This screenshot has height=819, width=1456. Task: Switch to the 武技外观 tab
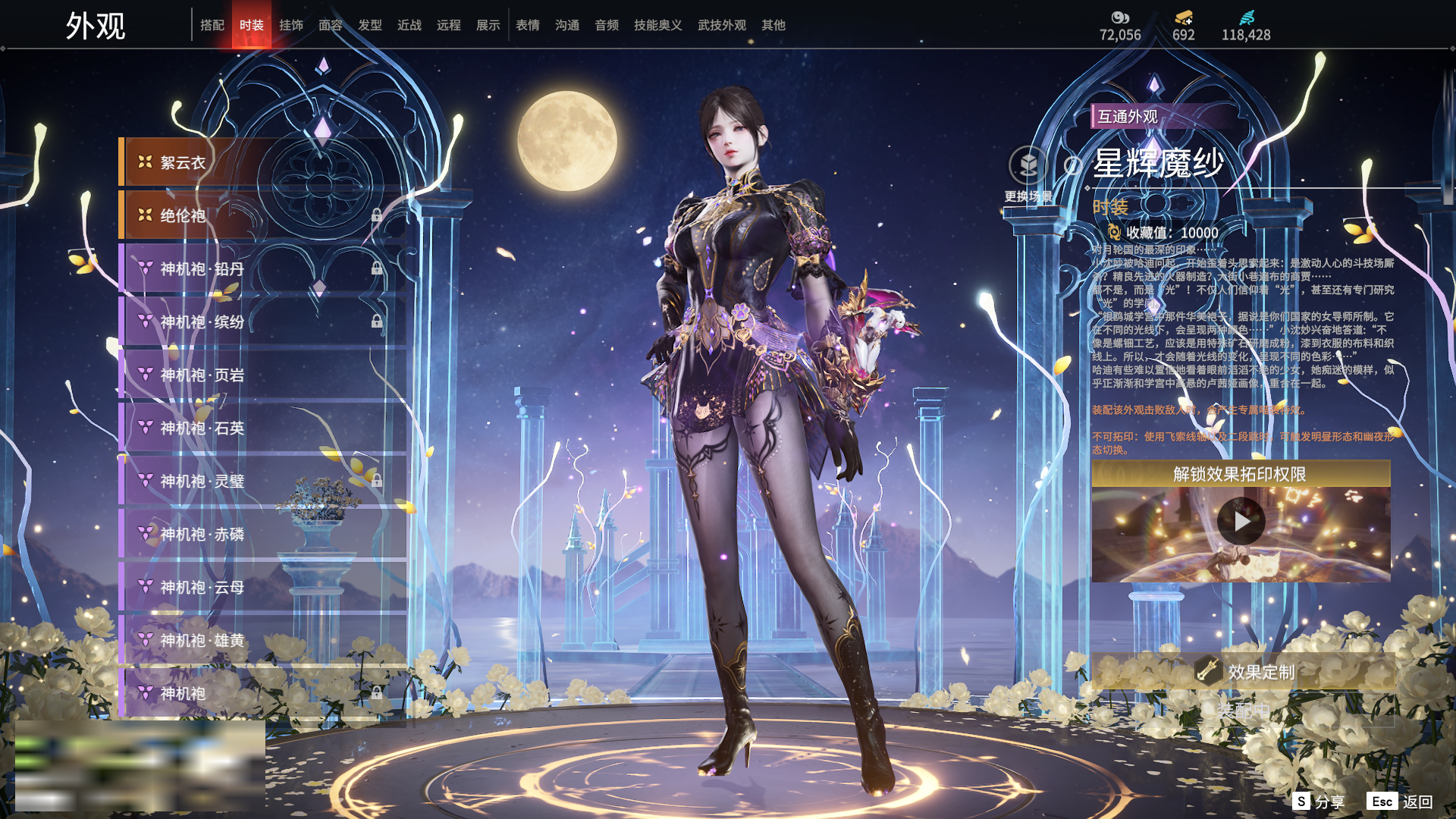pos(721,25)
